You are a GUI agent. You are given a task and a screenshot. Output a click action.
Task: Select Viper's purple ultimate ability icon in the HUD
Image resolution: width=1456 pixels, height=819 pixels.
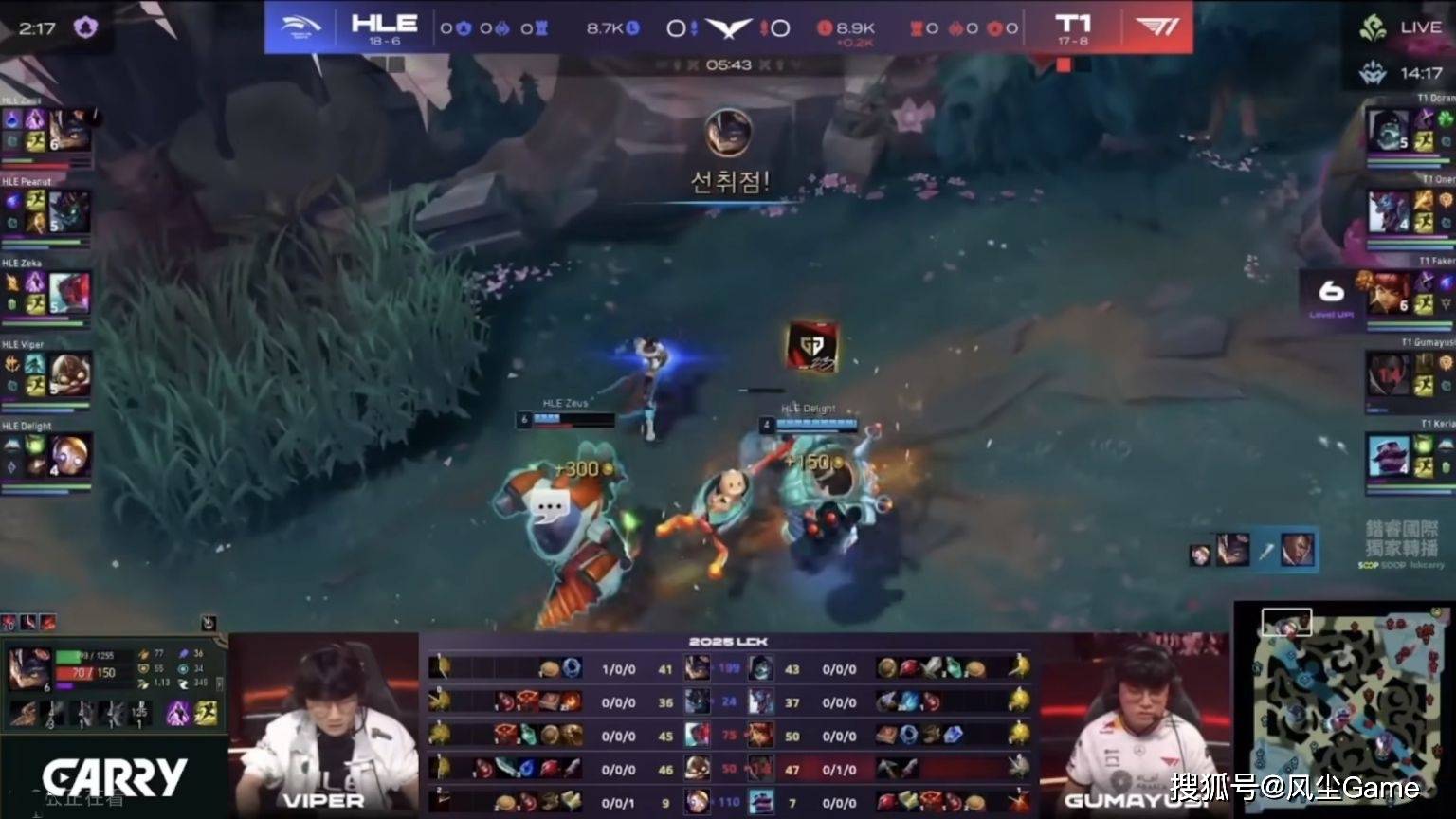tap(178, 714)
